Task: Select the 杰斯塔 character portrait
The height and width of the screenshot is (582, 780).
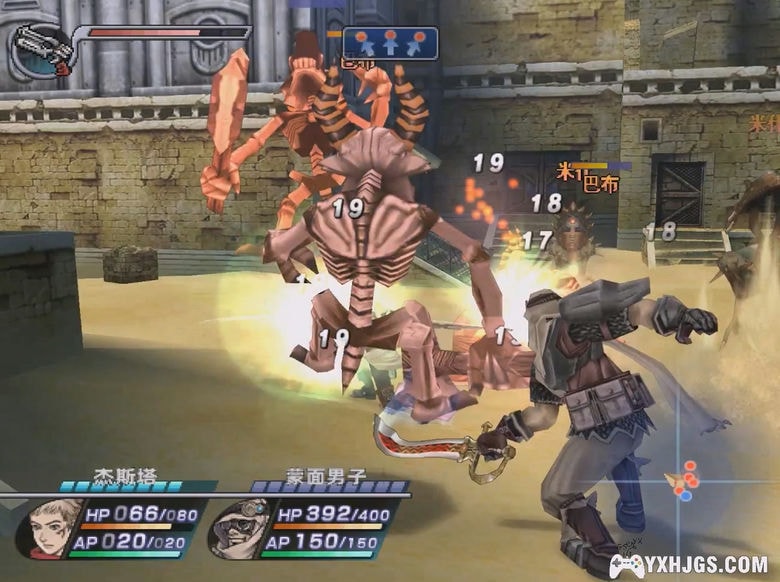Action: point(49,527)
